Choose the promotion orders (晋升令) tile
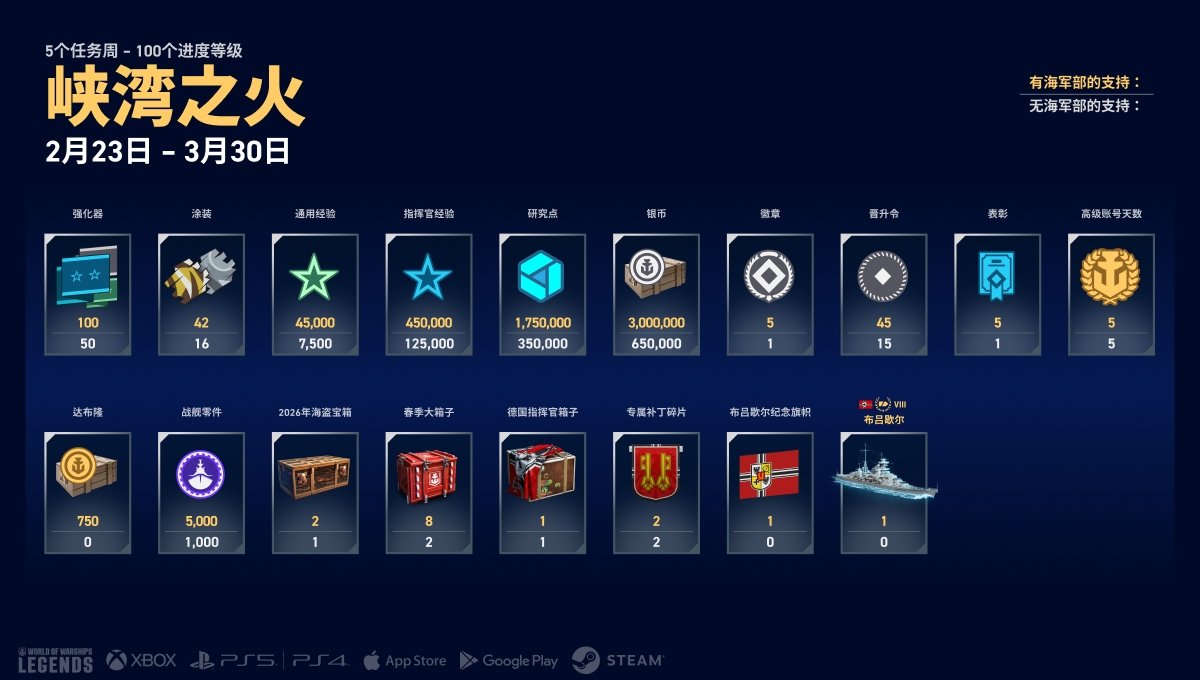This screenshot has width=1200, height=680. [884, 294]
